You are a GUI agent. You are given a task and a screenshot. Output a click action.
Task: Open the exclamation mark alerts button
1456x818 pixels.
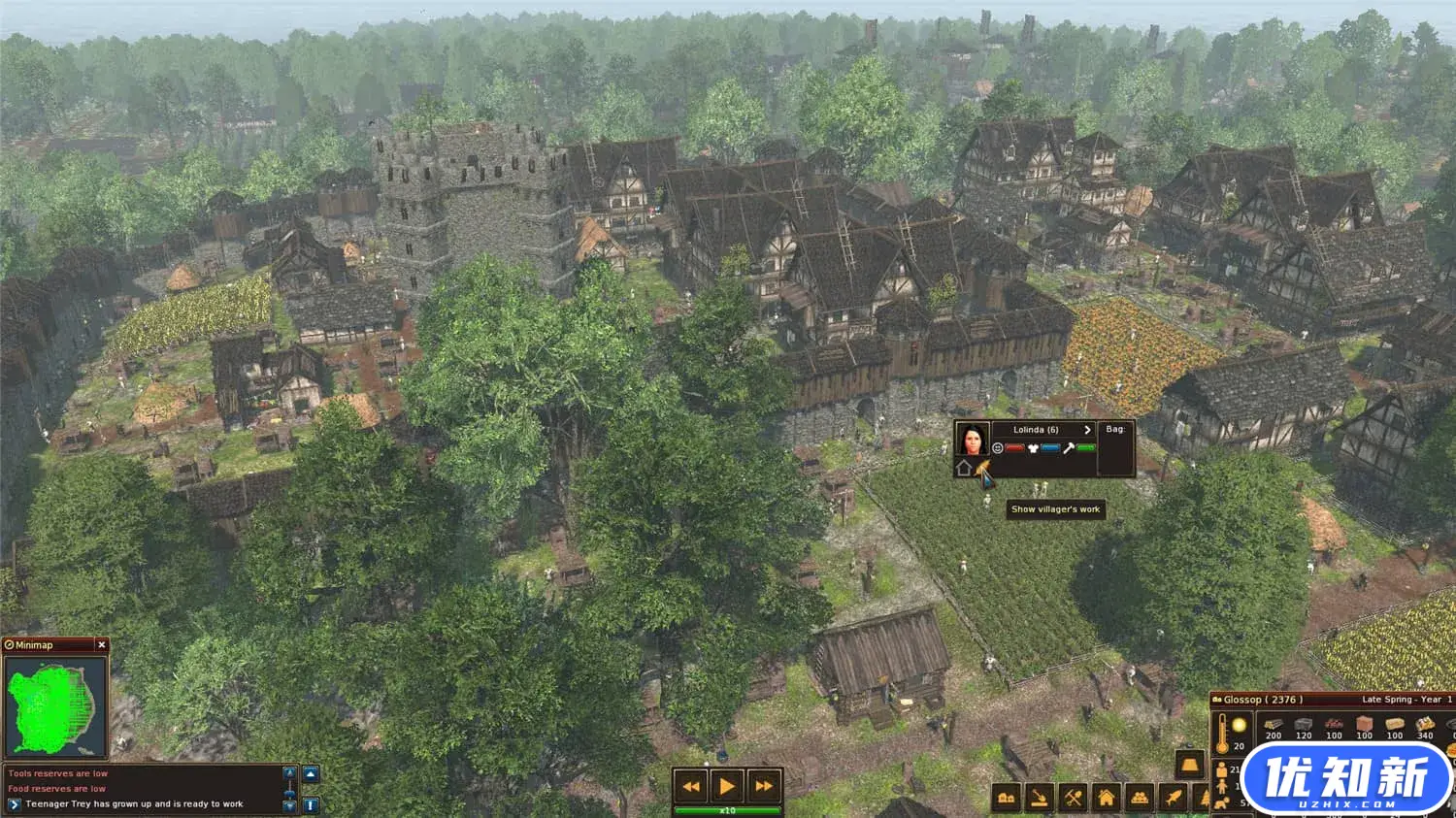click(311, 804)
